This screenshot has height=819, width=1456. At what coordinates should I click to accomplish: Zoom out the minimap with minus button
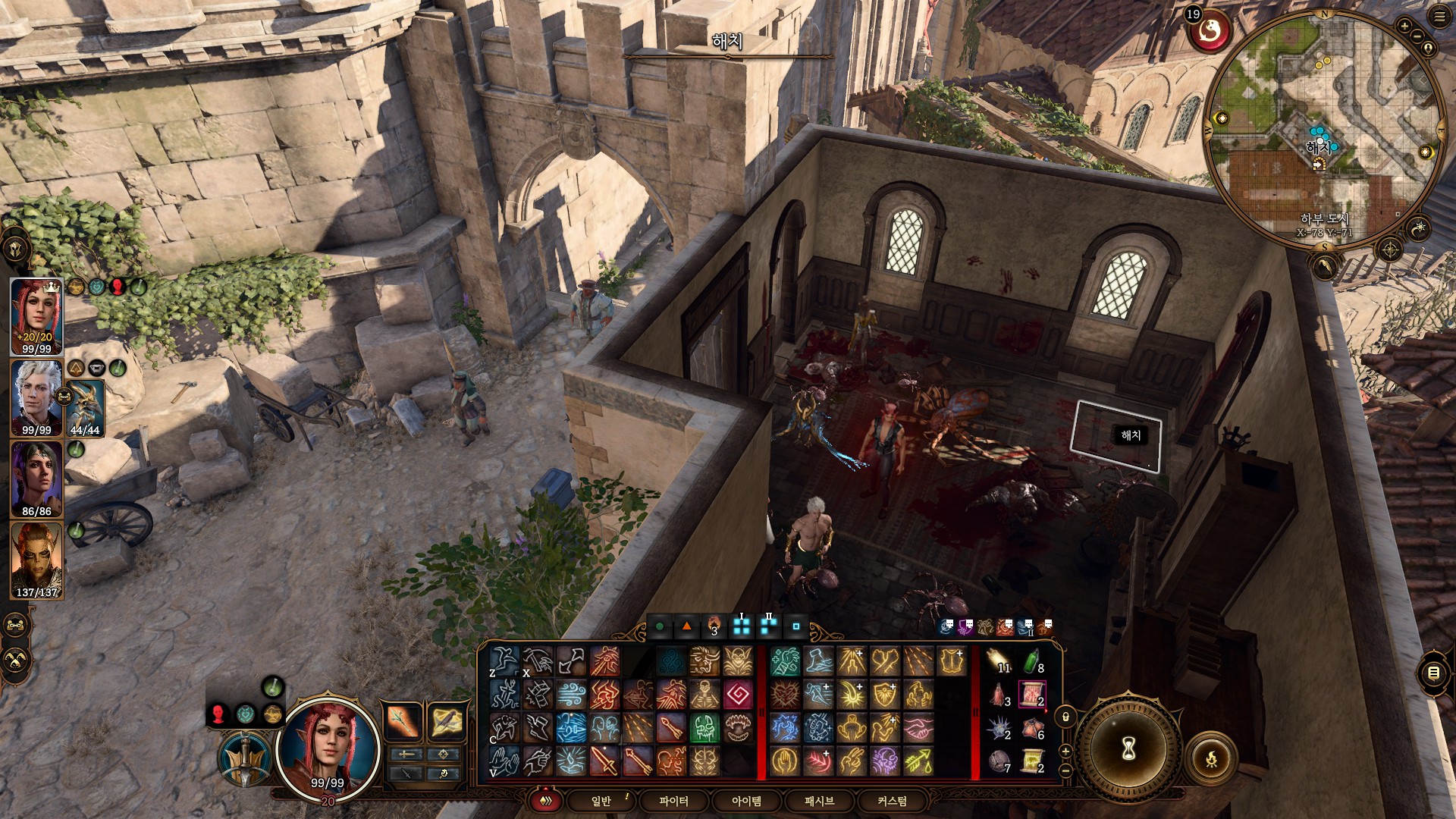click(x=1416, y=38)
